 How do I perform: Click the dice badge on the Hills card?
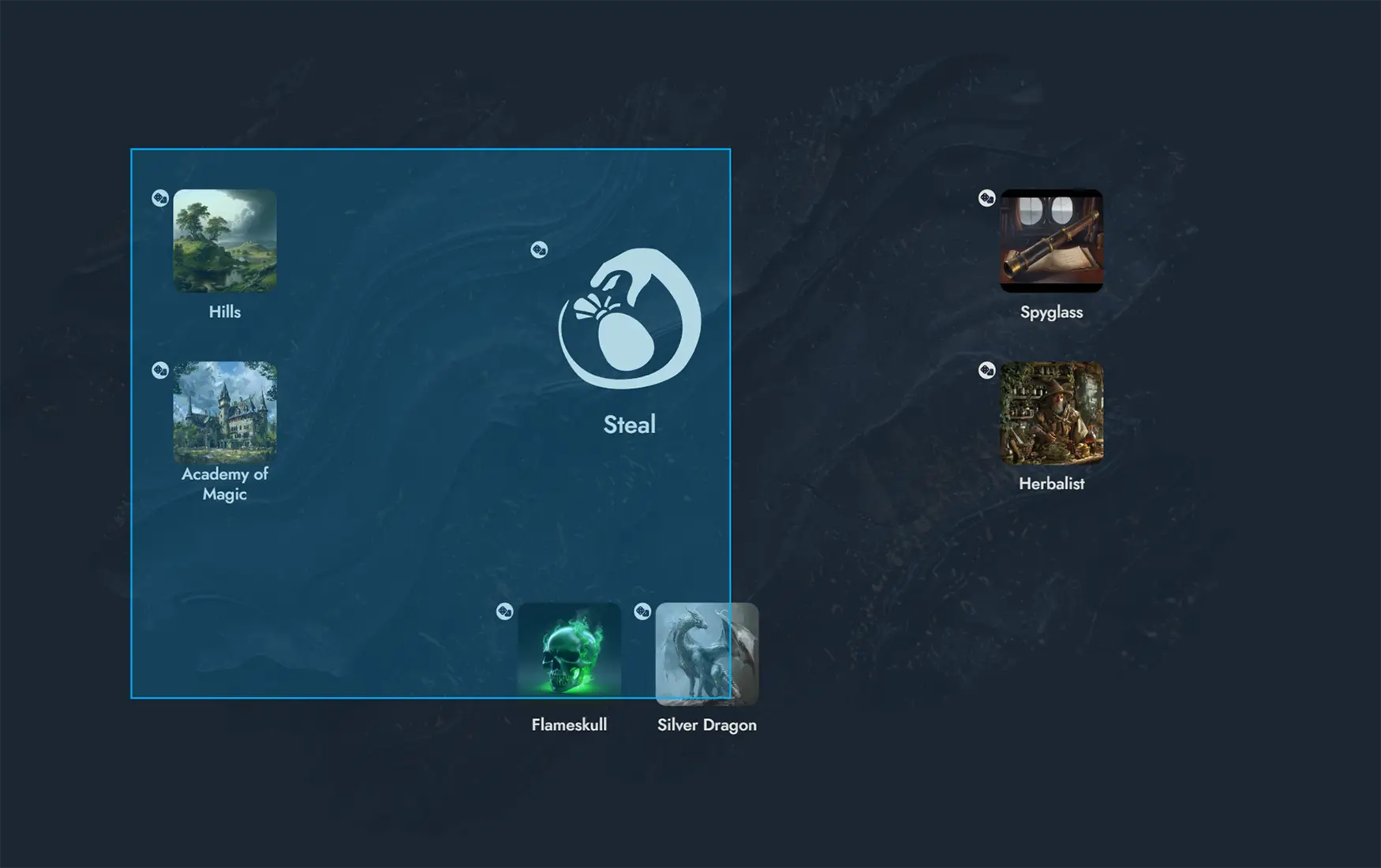coord(159,197)
